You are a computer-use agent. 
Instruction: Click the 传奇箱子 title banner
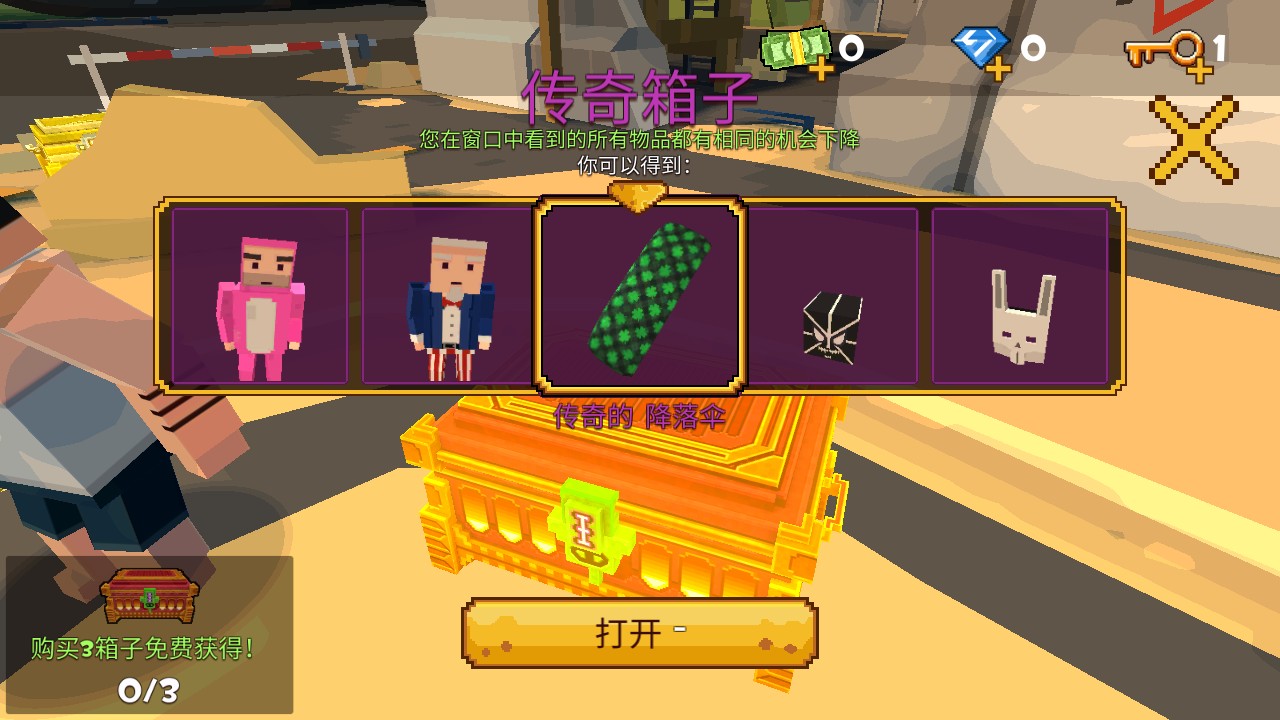tap(638, 97)
